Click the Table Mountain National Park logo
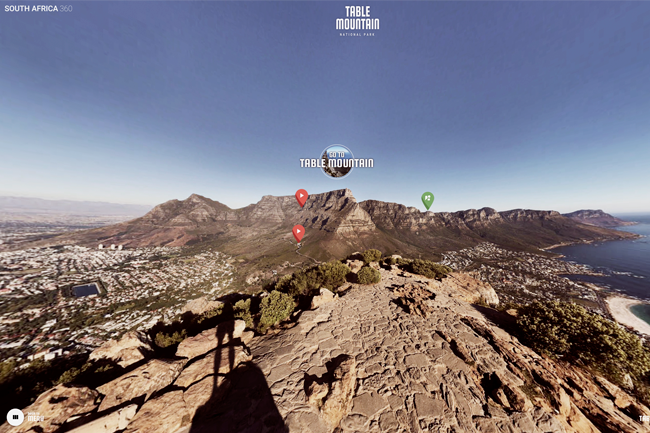 click(x=357, y=20)
